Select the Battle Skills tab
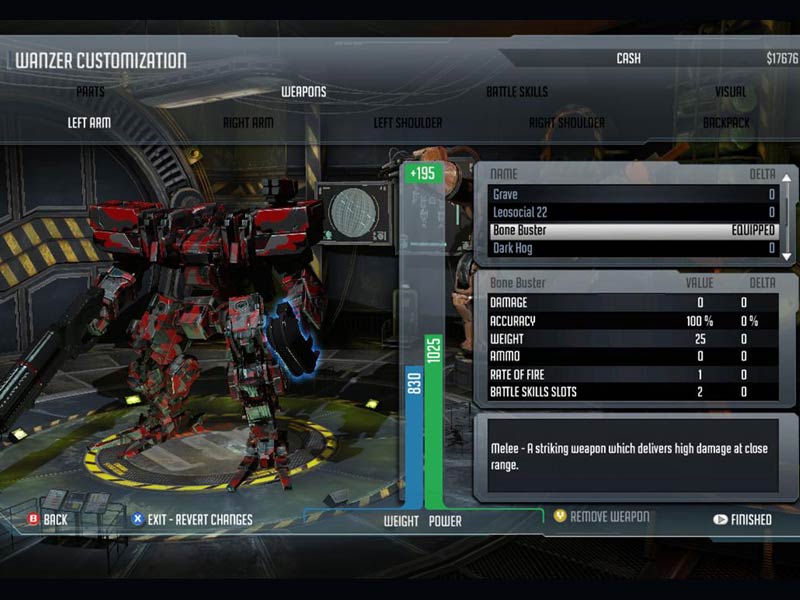This screenshot has width=800, height=600. (517, 92)
